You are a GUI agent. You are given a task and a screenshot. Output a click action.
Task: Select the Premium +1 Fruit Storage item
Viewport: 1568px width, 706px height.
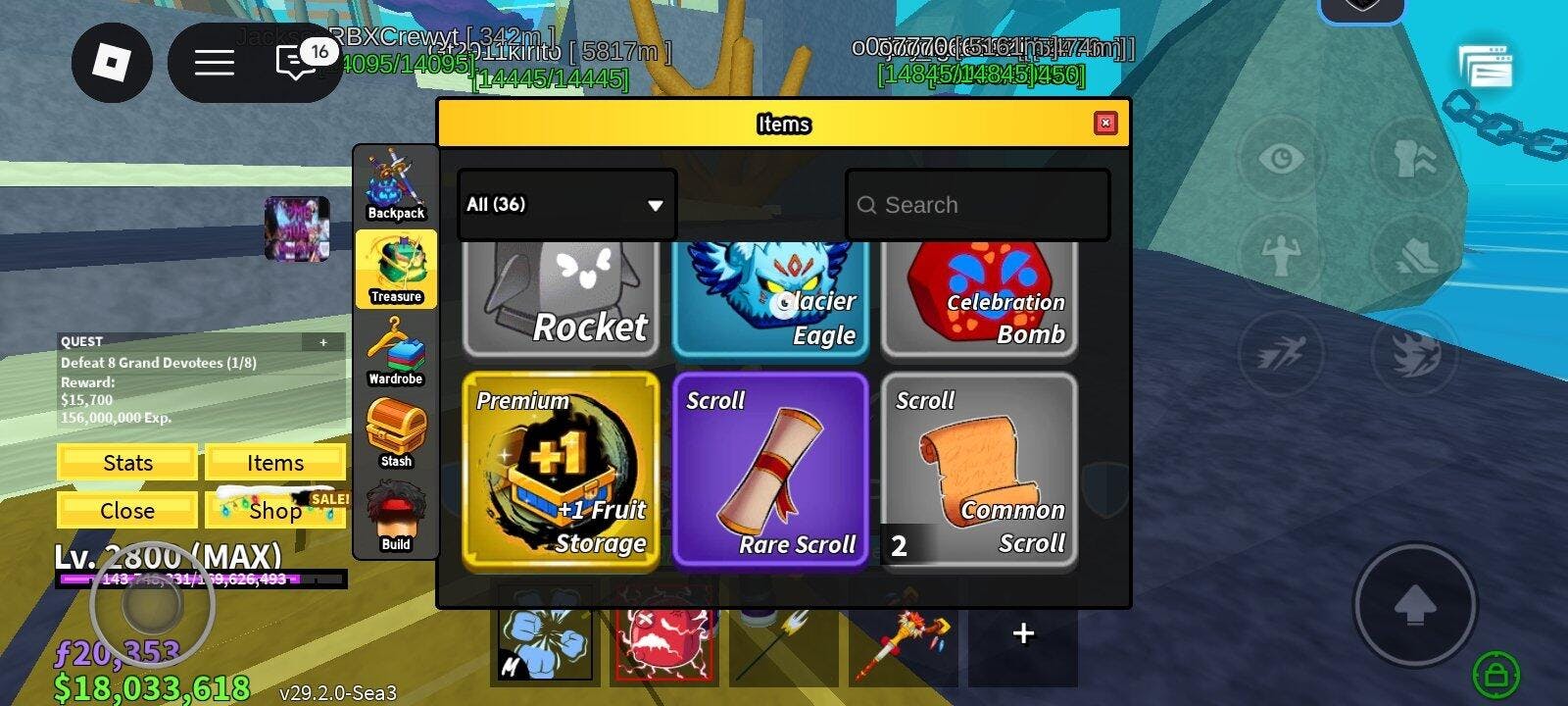[561, 471]
